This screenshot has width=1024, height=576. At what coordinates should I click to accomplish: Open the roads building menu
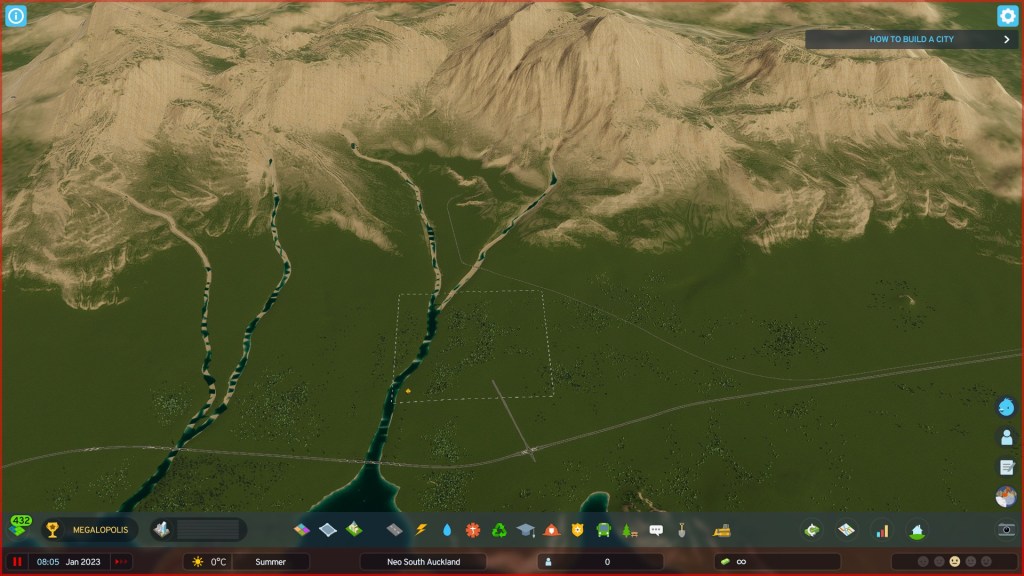click(x=395, y=530)
